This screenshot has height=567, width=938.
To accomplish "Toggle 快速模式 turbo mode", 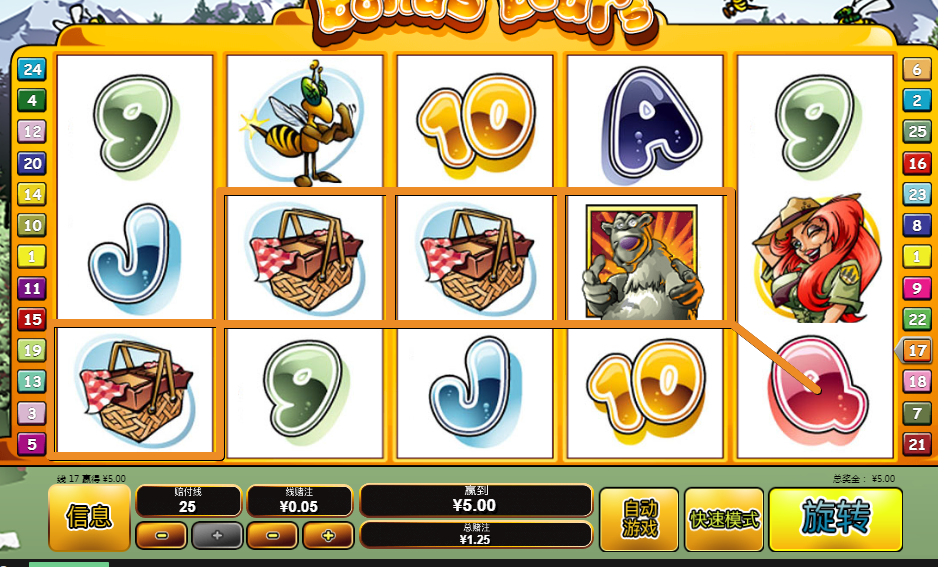I will pyautogui.click(x=724, y=518).
